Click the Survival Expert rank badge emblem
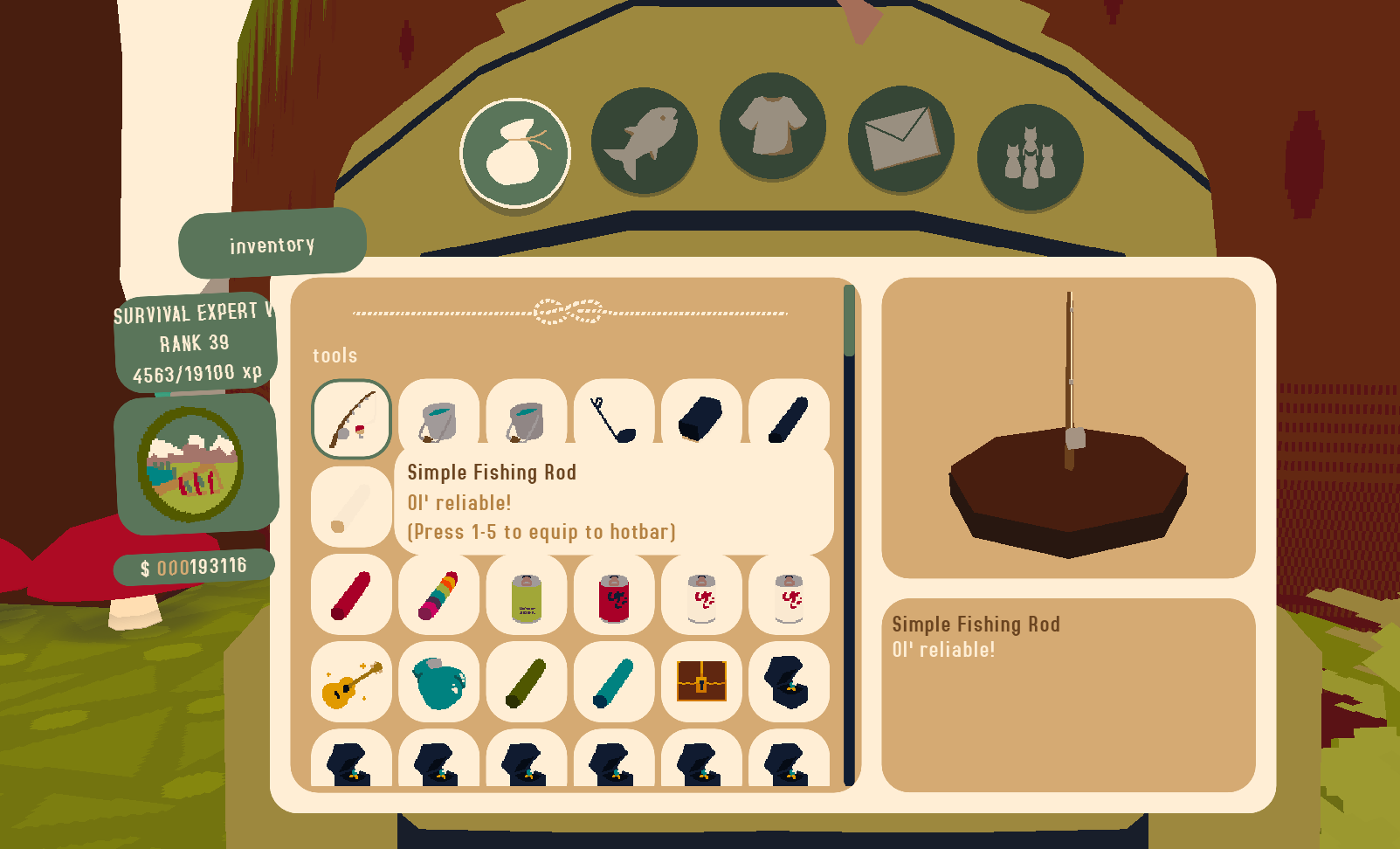This screenshot has width=1400, height=849. 194,458
